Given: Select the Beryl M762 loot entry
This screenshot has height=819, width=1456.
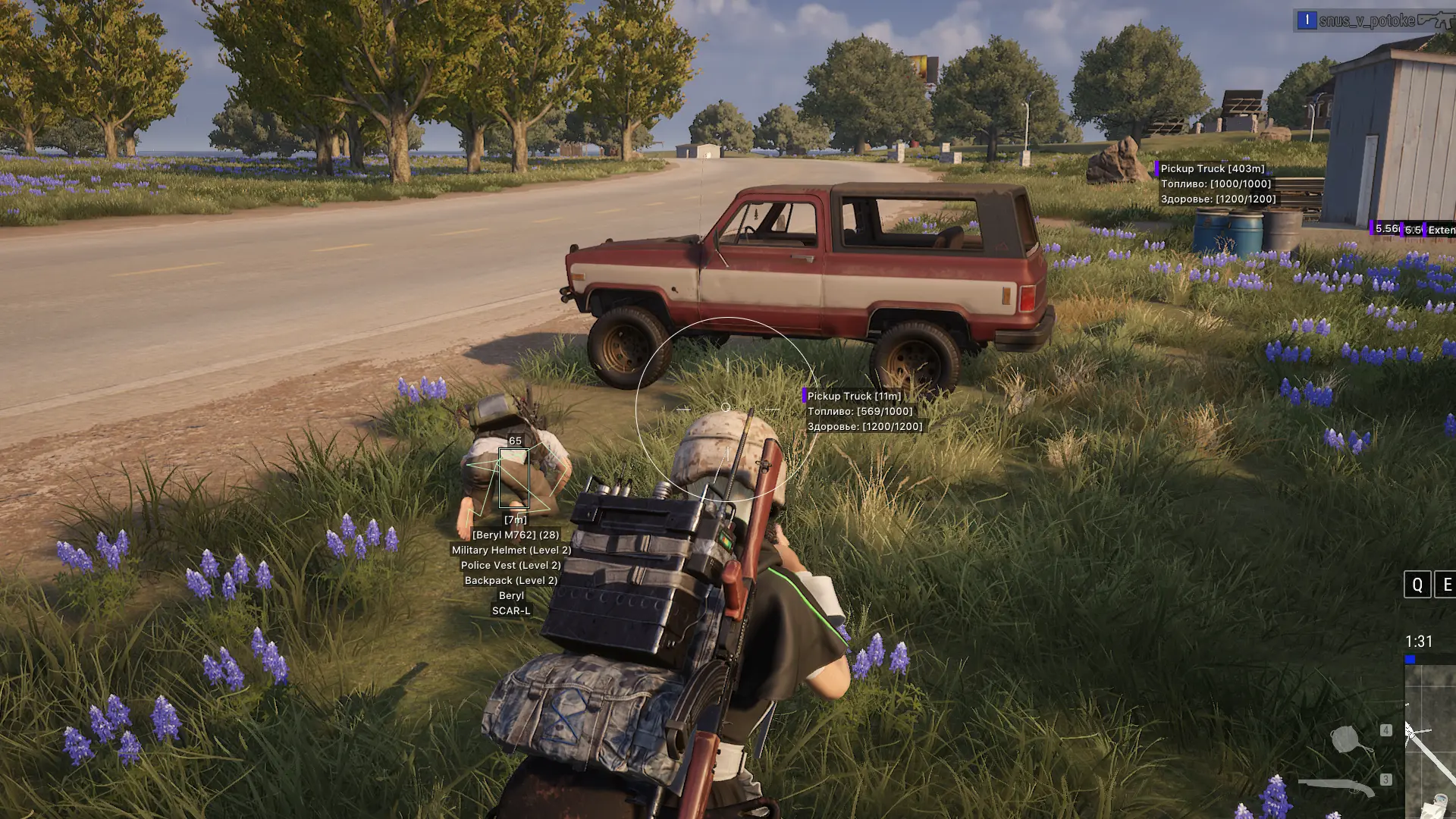Looking at the screenshot, I should (514, 534).
